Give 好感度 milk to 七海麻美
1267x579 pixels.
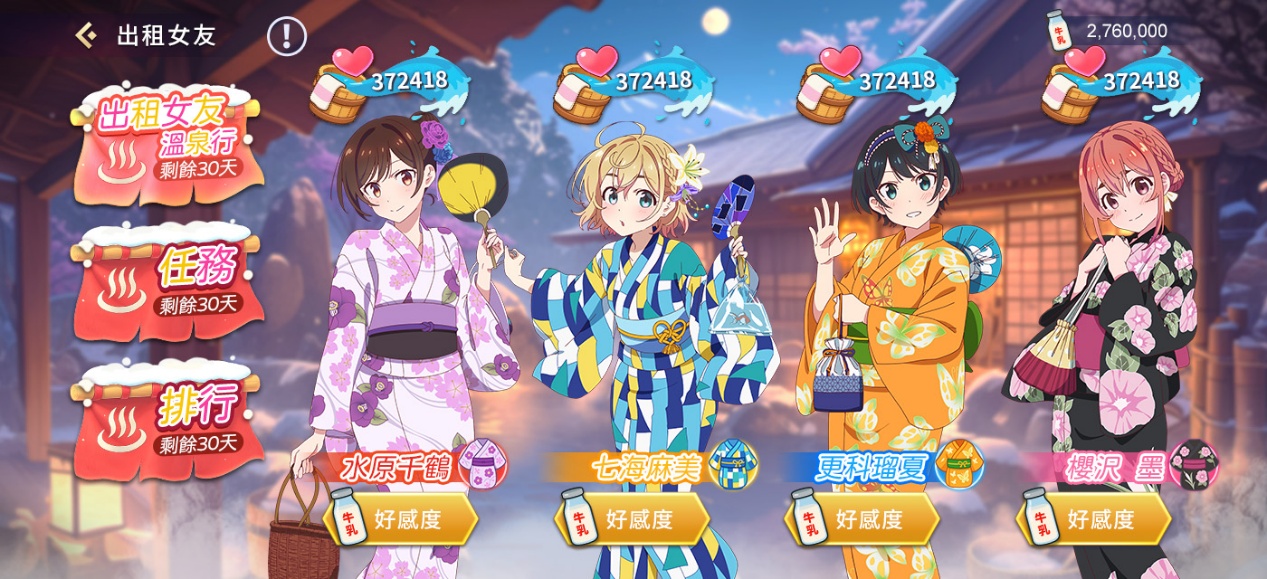pos(633,519)
